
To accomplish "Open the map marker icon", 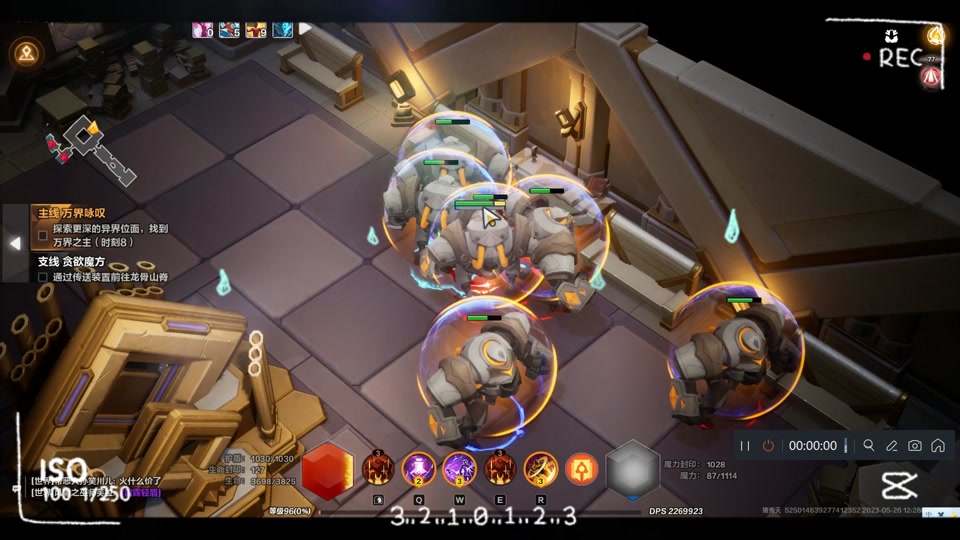I will 26,53.
